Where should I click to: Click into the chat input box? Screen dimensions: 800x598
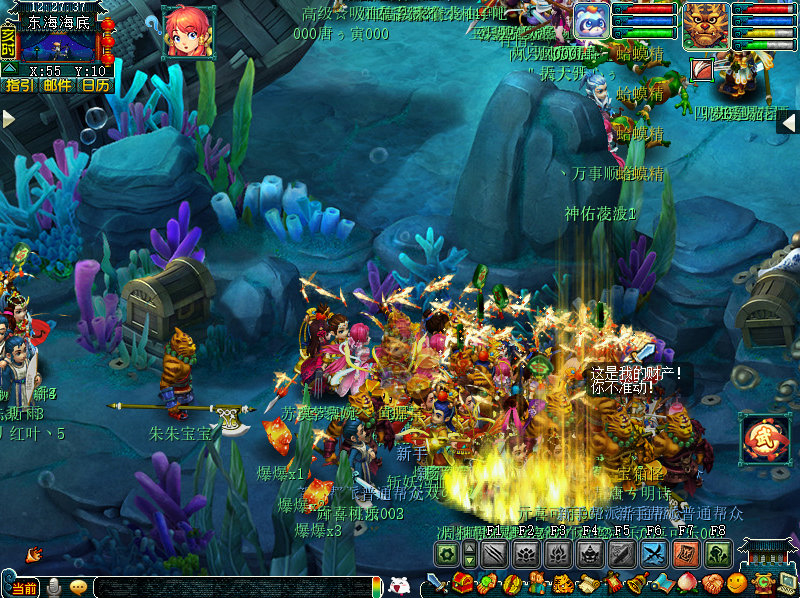point(230,588)
